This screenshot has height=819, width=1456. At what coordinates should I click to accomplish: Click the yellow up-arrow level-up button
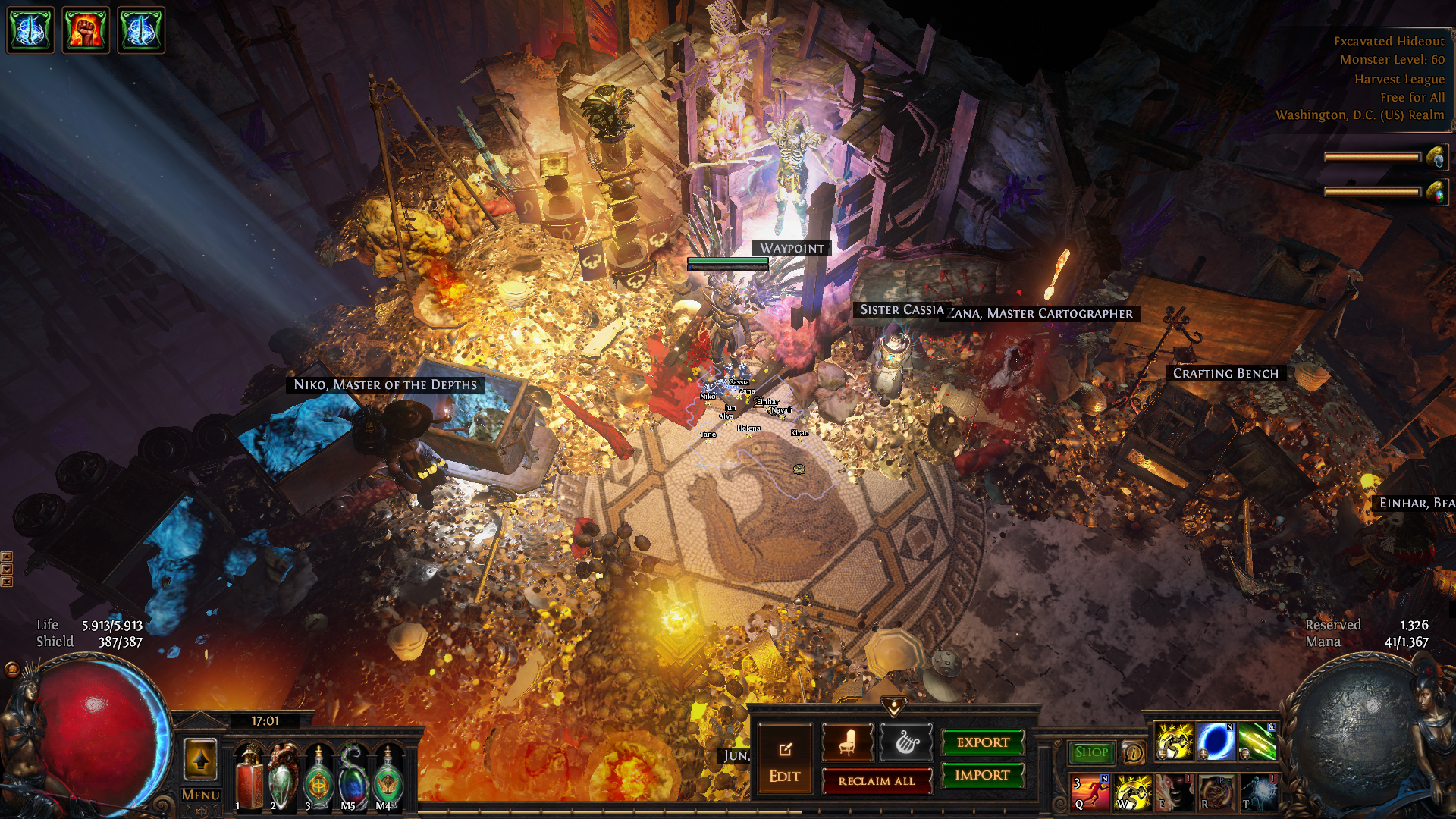pyautogui.click(x=200, y=759)
